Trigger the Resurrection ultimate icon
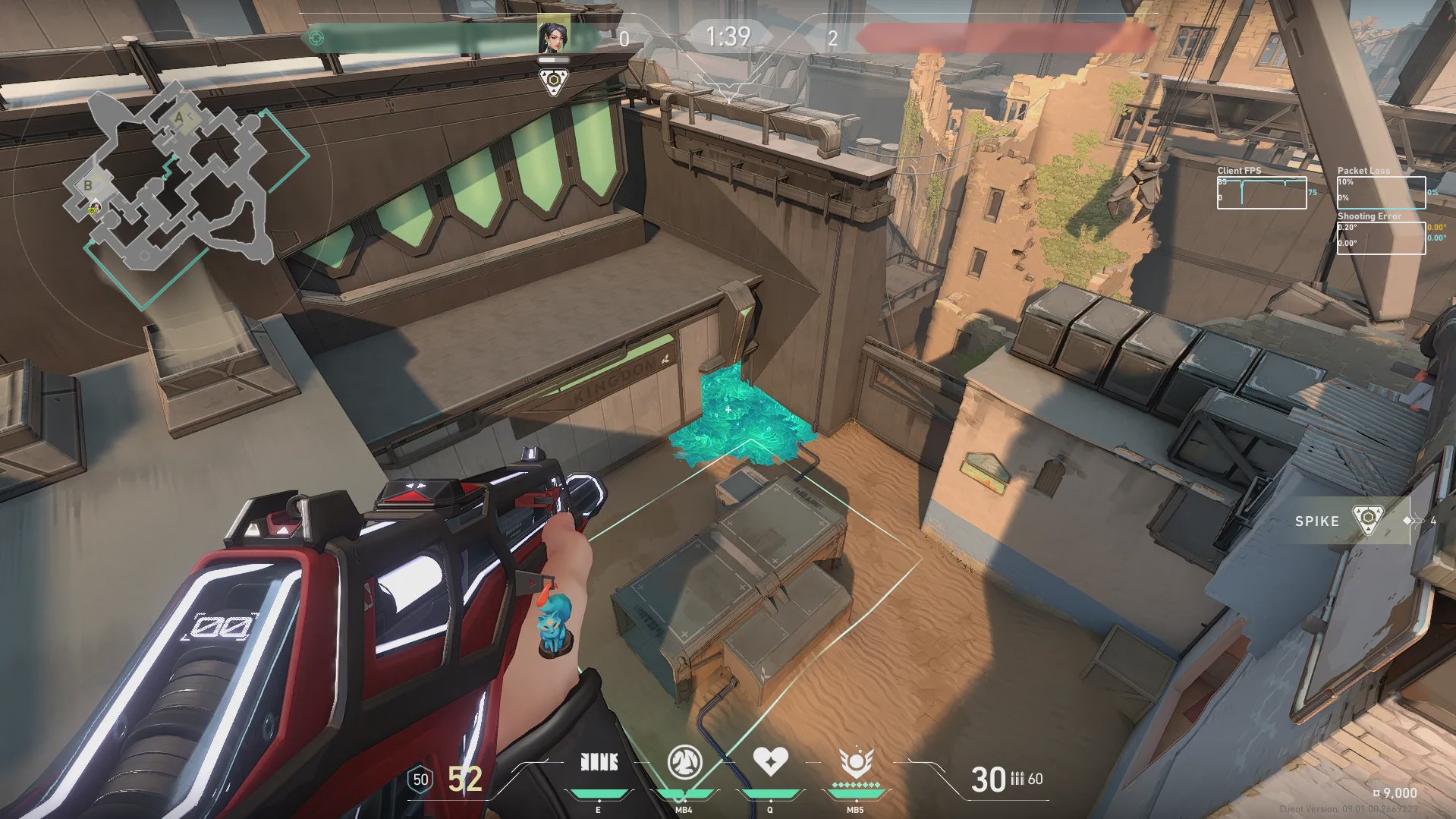This screenshot has height=819, width=1456. (x=856, y=763)
